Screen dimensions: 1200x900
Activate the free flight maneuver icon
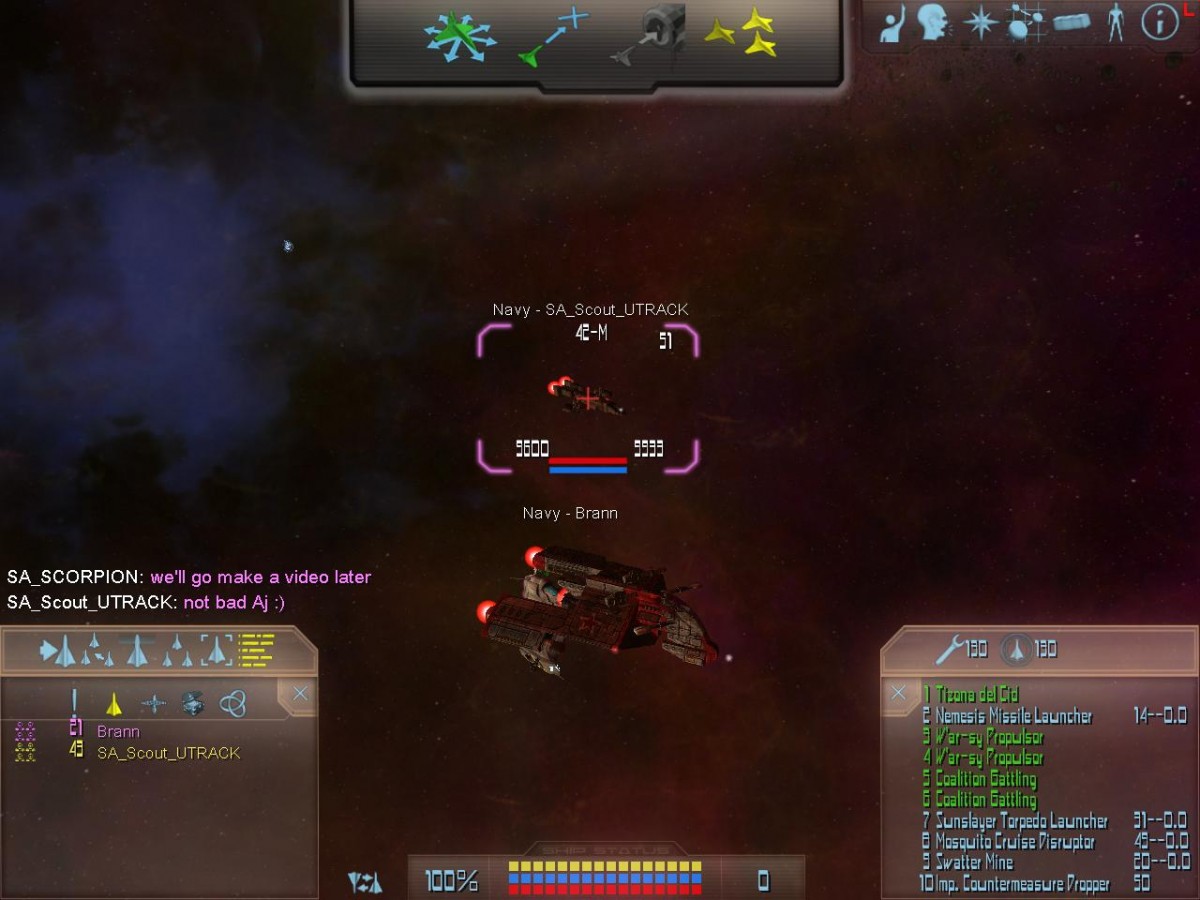tap(459, 36)
